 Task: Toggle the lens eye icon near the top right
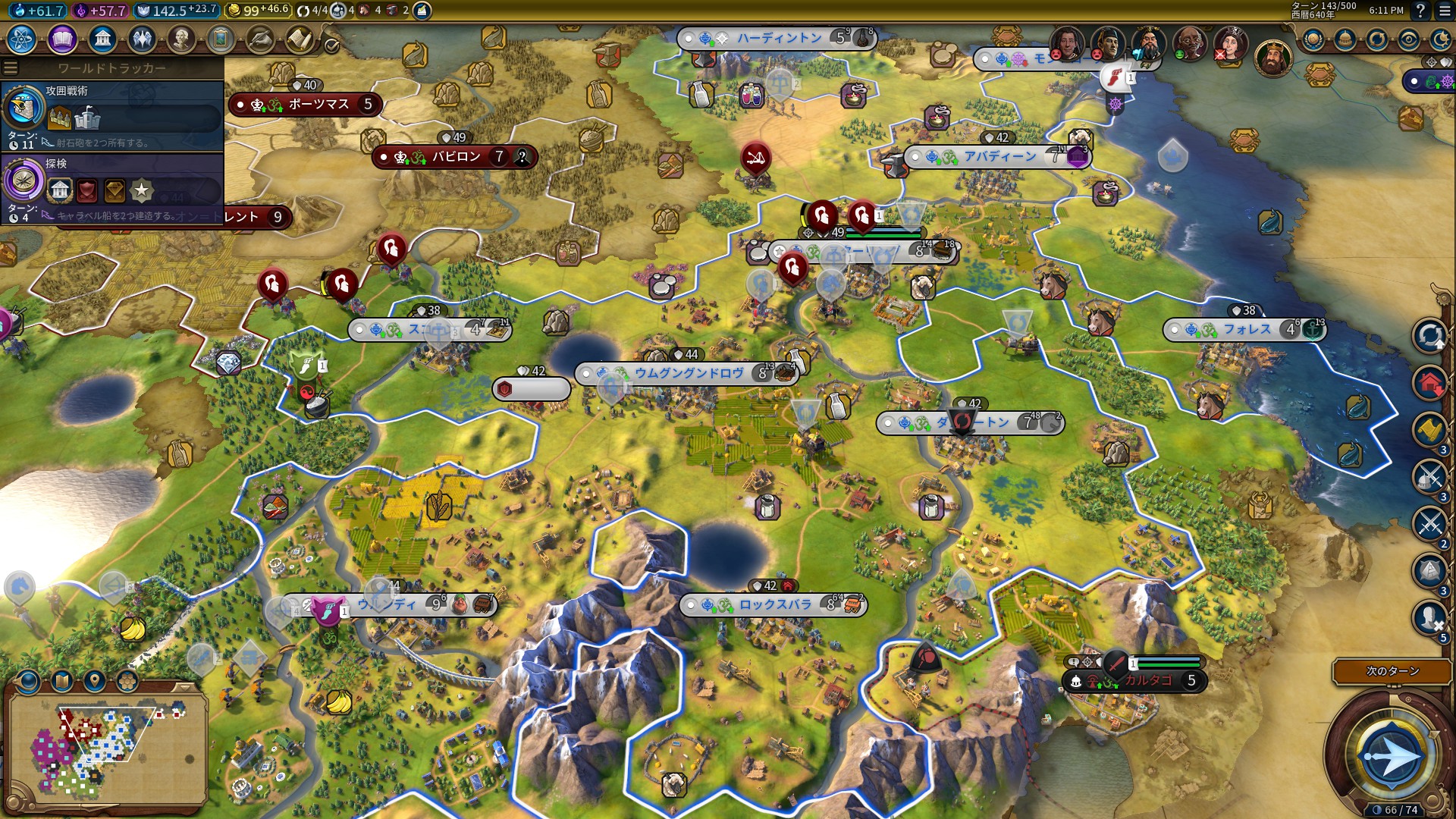coord(1408,38)
